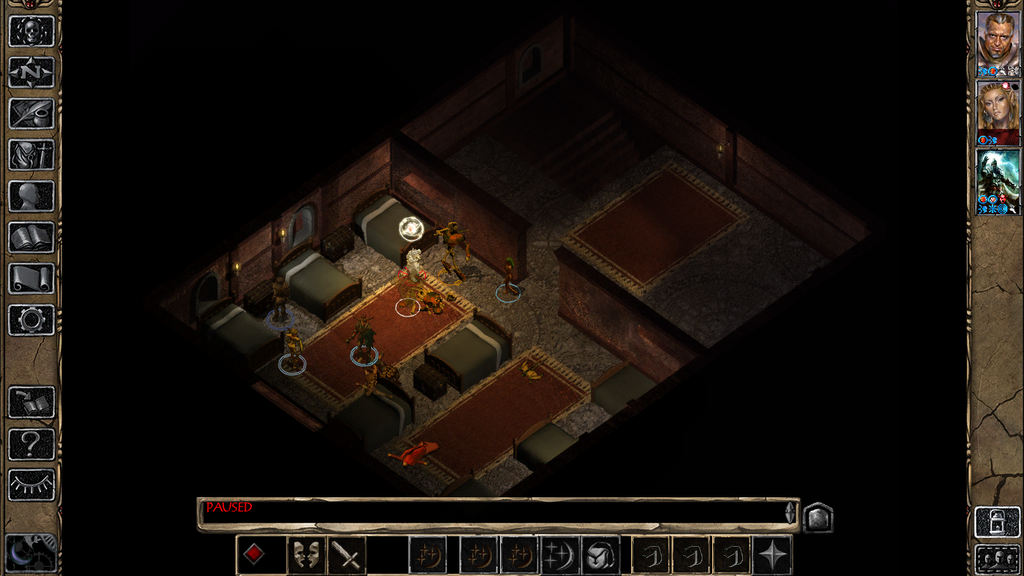Activate the two-masks dialogue button
Screen dimensions: 1024x576
(303, 555)
